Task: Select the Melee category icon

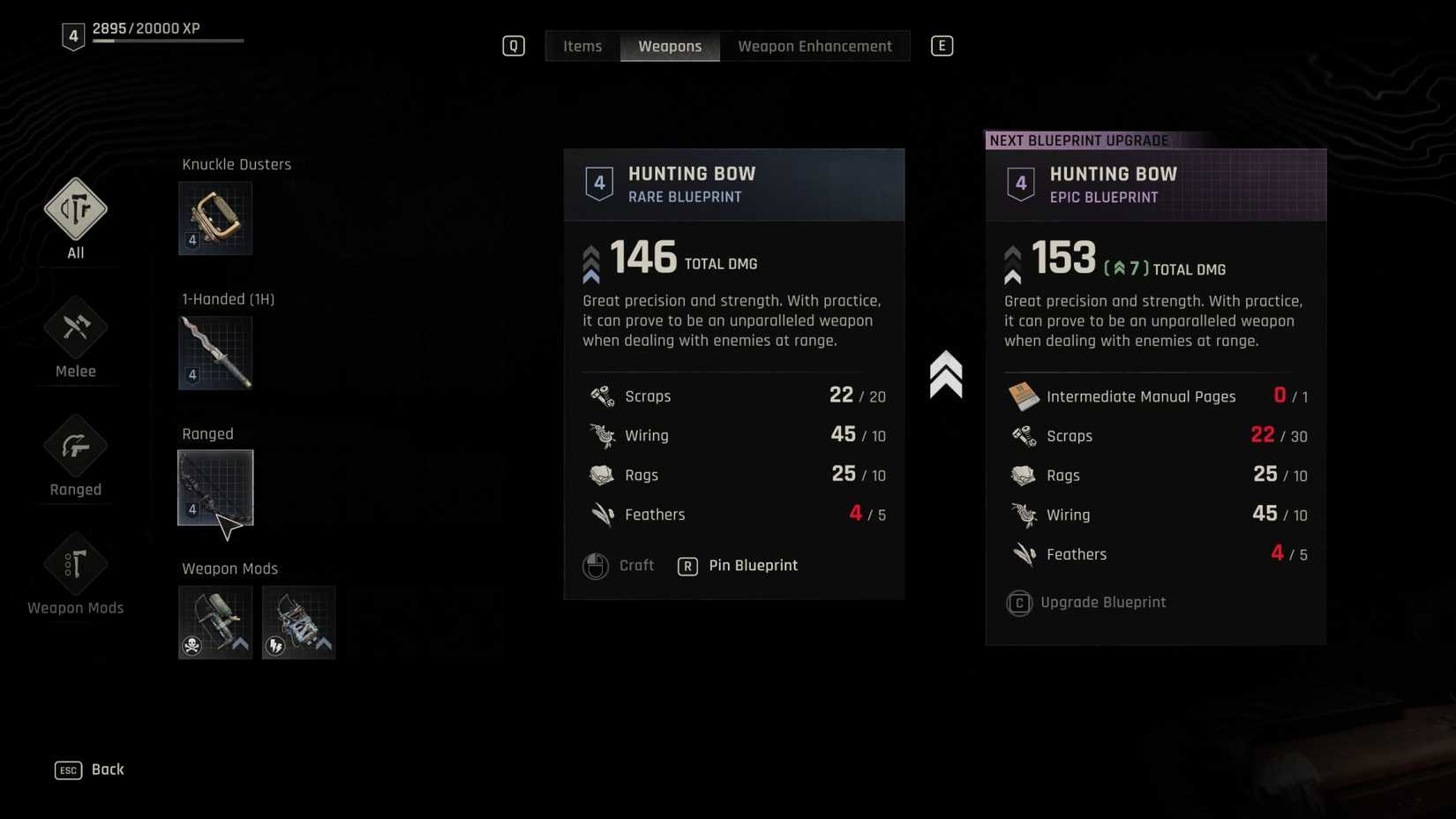Action: point(75,327)
